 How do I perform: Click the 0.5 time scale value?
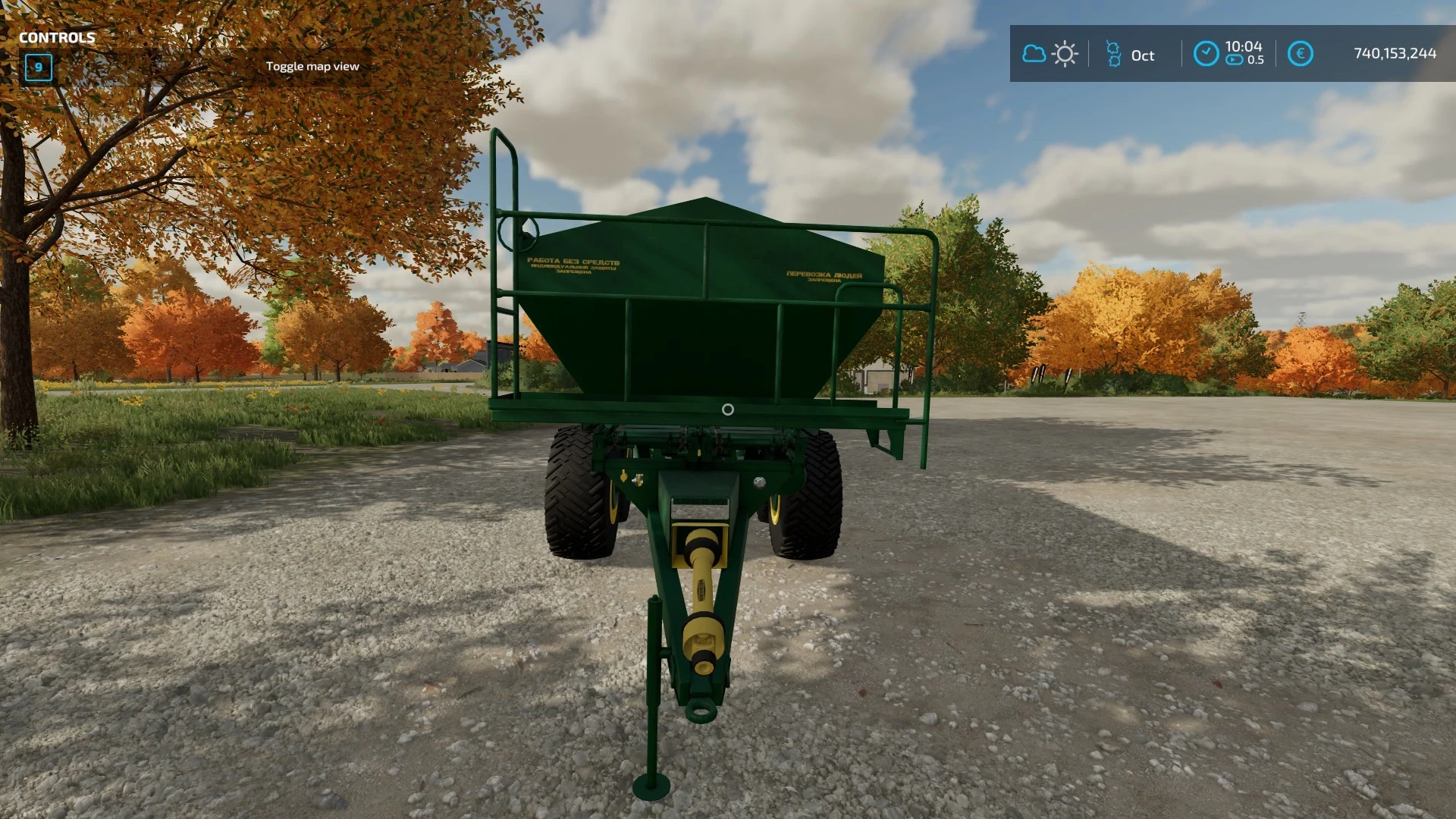pyautogui.click(x=1257, y=60)
